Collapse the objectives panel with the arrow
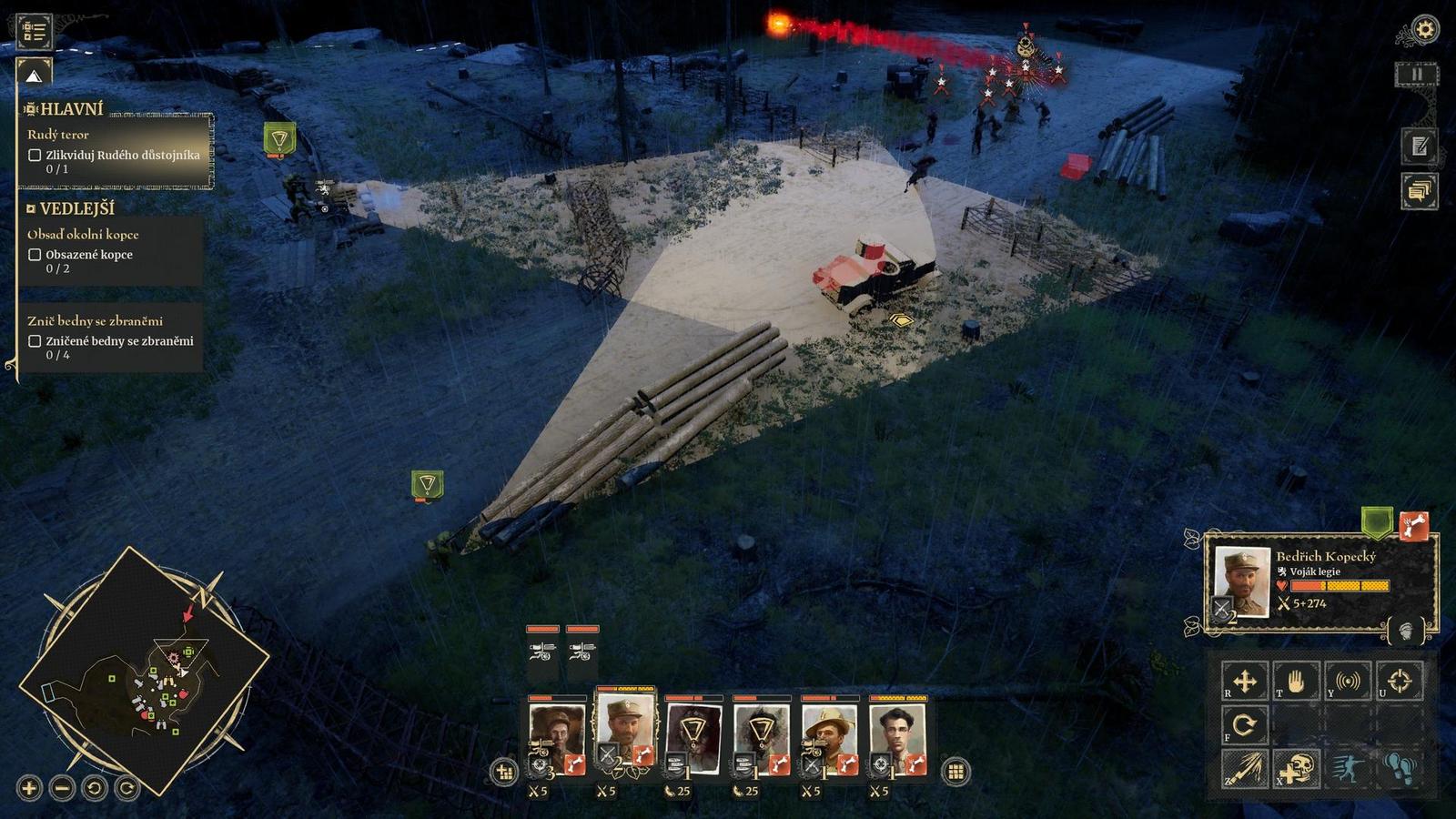Screen dimensions: 1456x819 [34, 75]
